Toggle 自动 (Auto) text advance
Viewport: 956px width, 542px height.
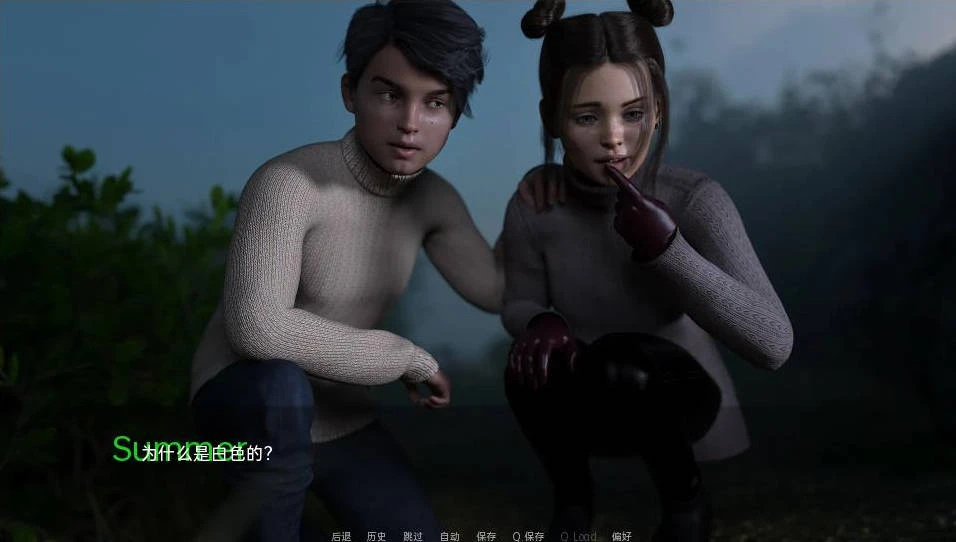pos(450,536)
